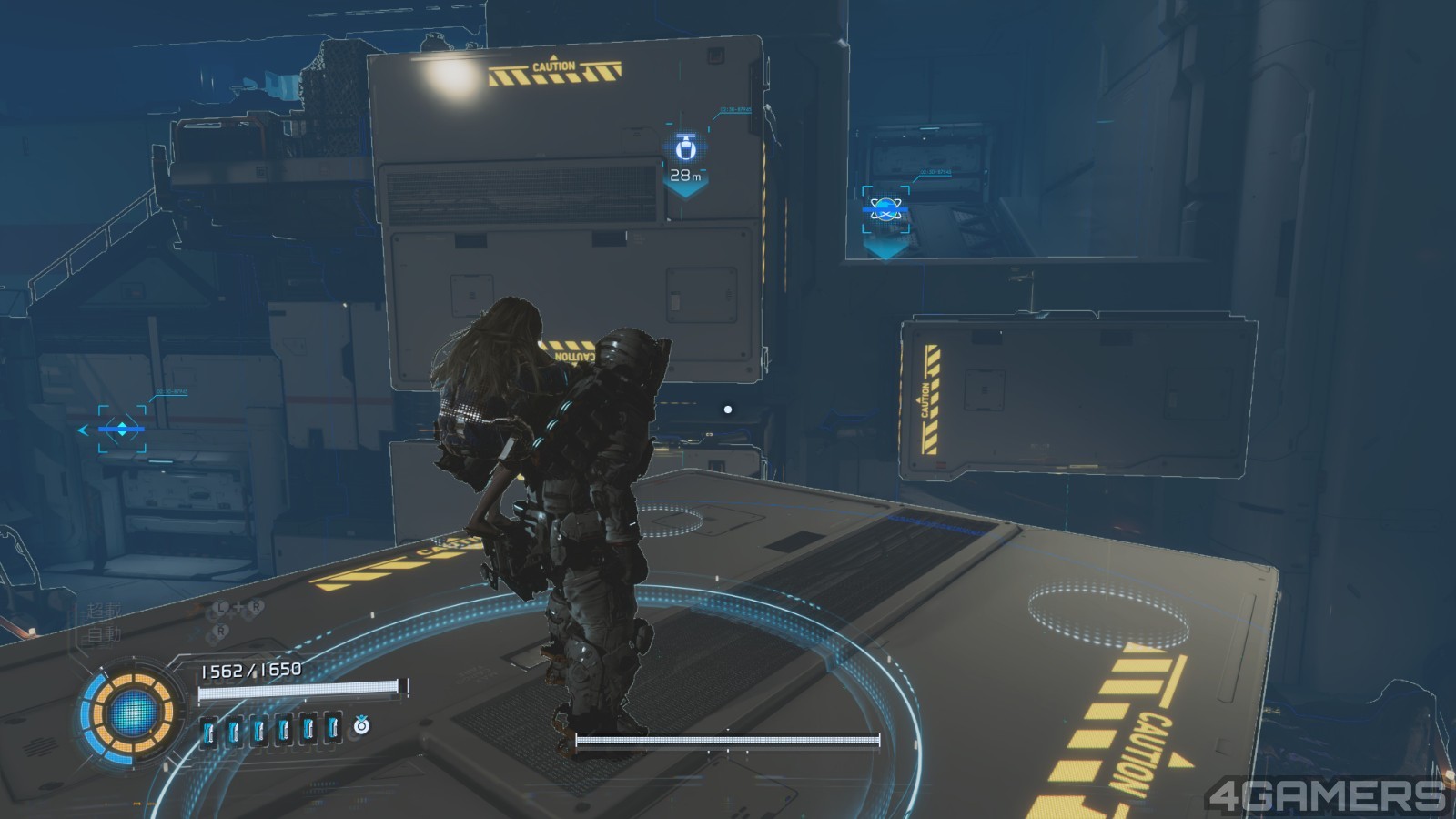This screenshot has height=819, width=1456.
Task: Click the drone icon beside energy cells
Action: [x=362, y=725]
